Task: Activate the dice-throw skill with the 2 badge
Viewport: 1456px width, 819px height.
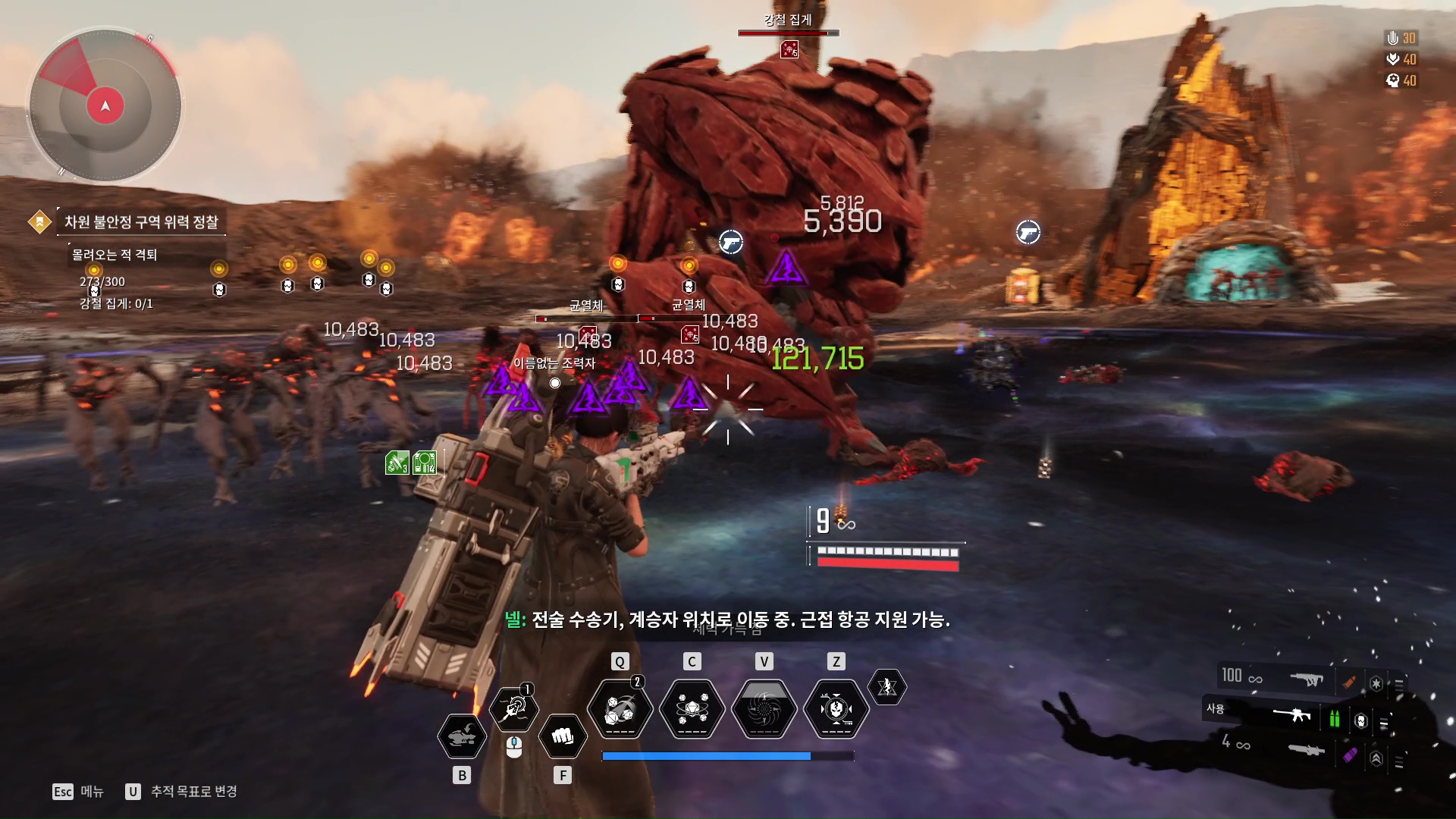Action: click(620, 710)
